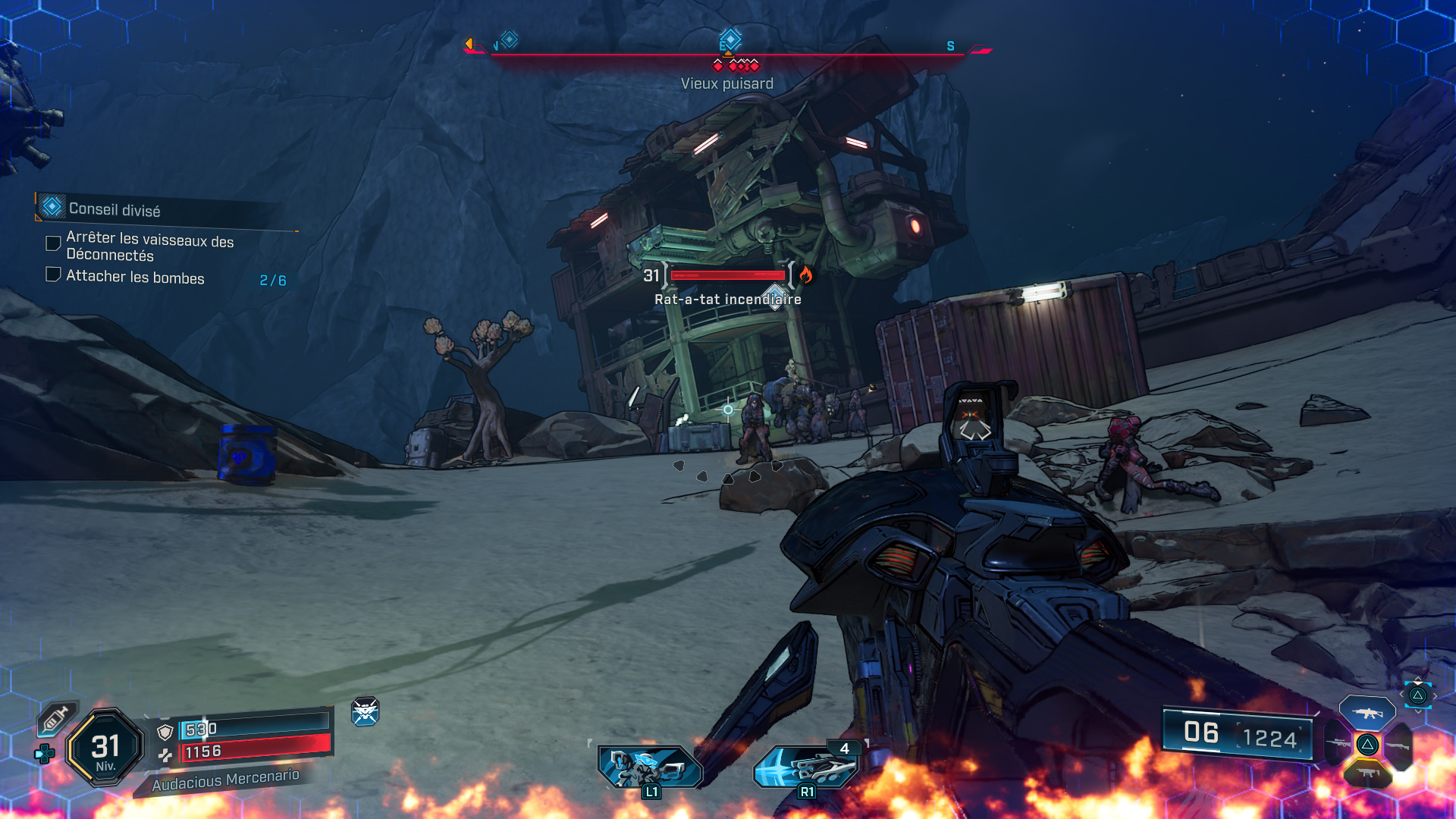Equip the SMG in the yellow weapon slot

[1367, 773]
